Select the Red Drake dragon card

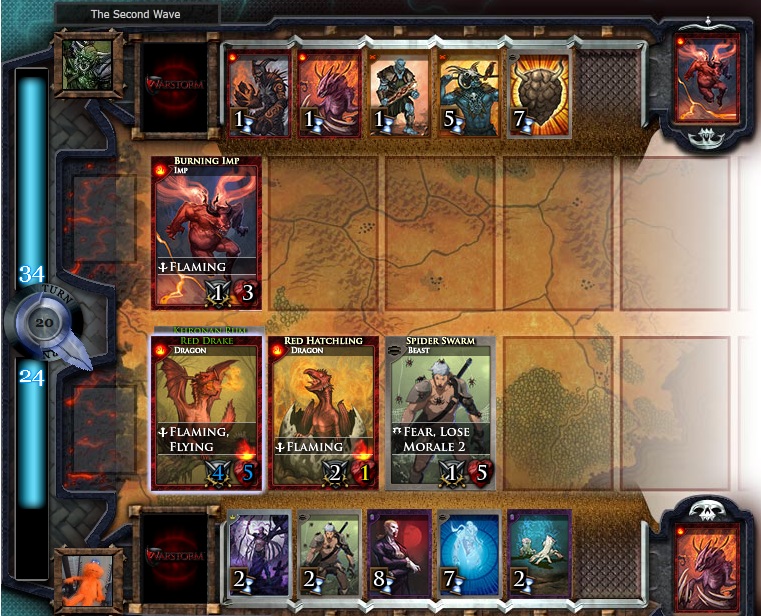(x=206, y=412)
